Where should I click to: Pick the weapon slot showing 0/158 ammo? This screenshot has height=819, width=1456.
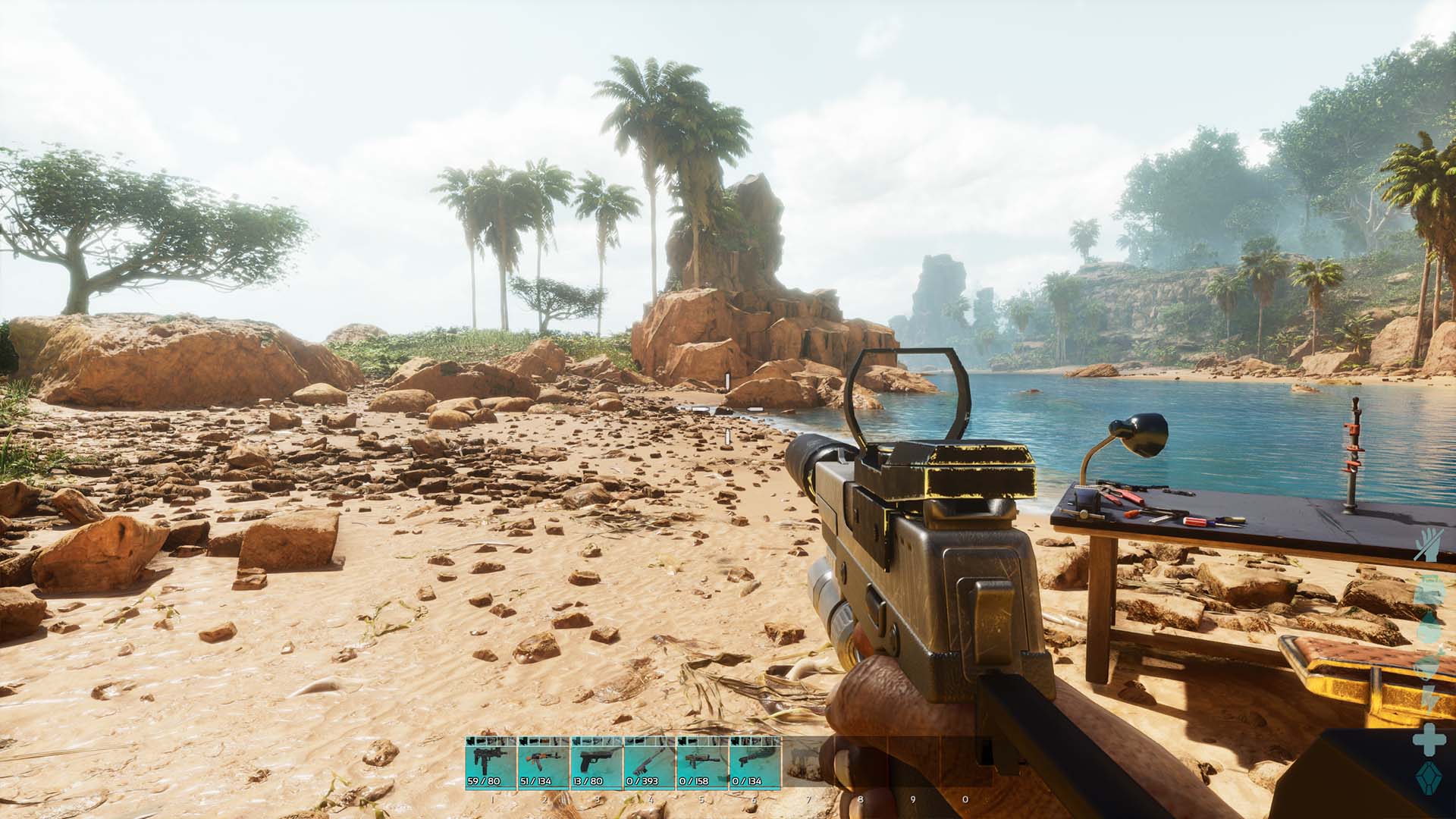point(702,763)
